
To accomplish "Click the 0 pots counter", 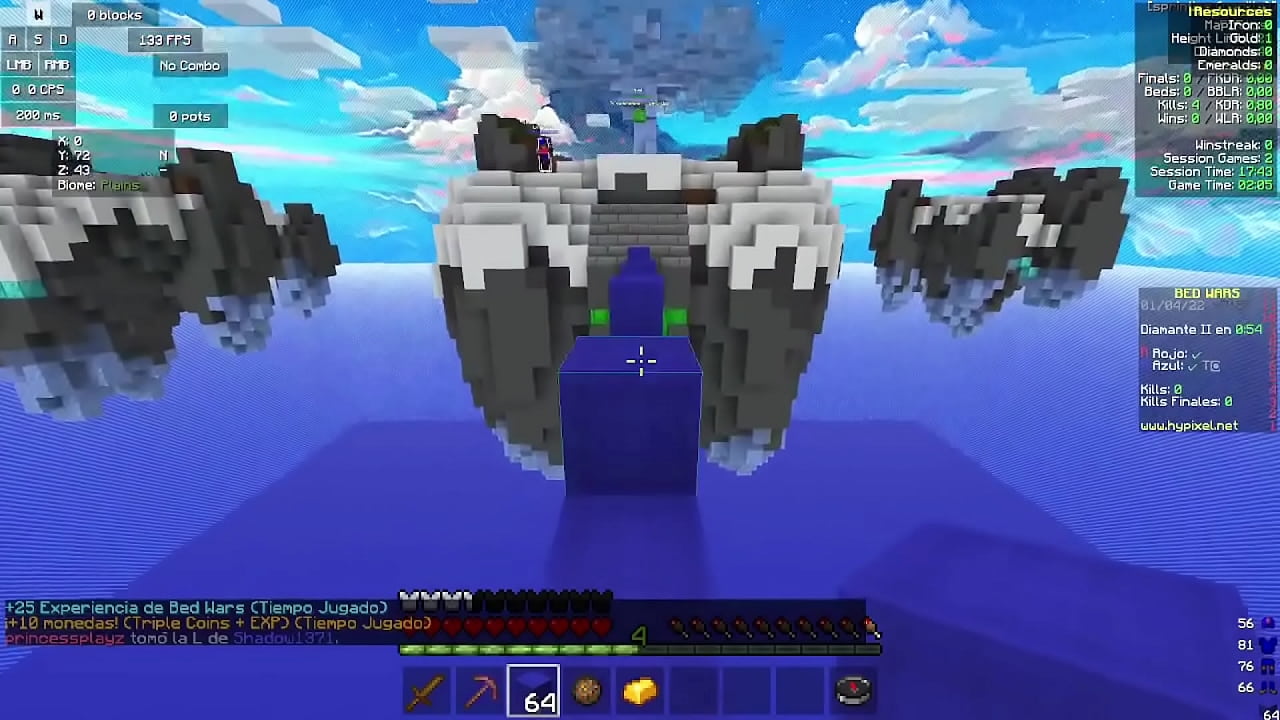I will tap(190, 114).
